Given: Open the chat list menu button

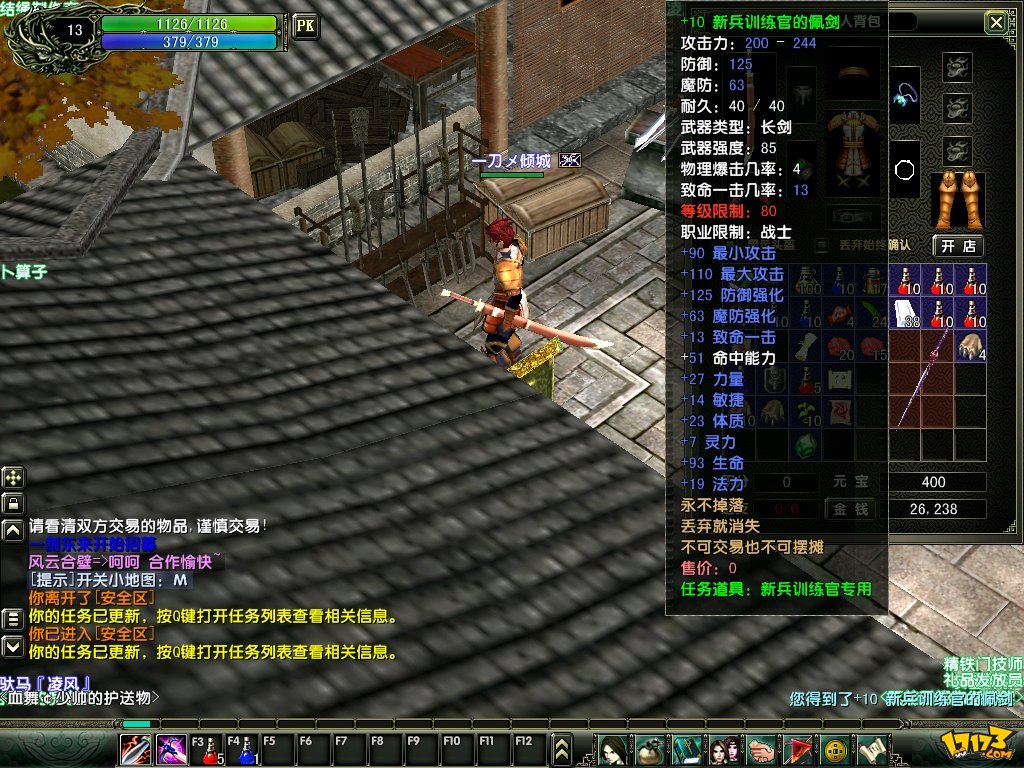Looking at the screenshot, I should 13,618.
